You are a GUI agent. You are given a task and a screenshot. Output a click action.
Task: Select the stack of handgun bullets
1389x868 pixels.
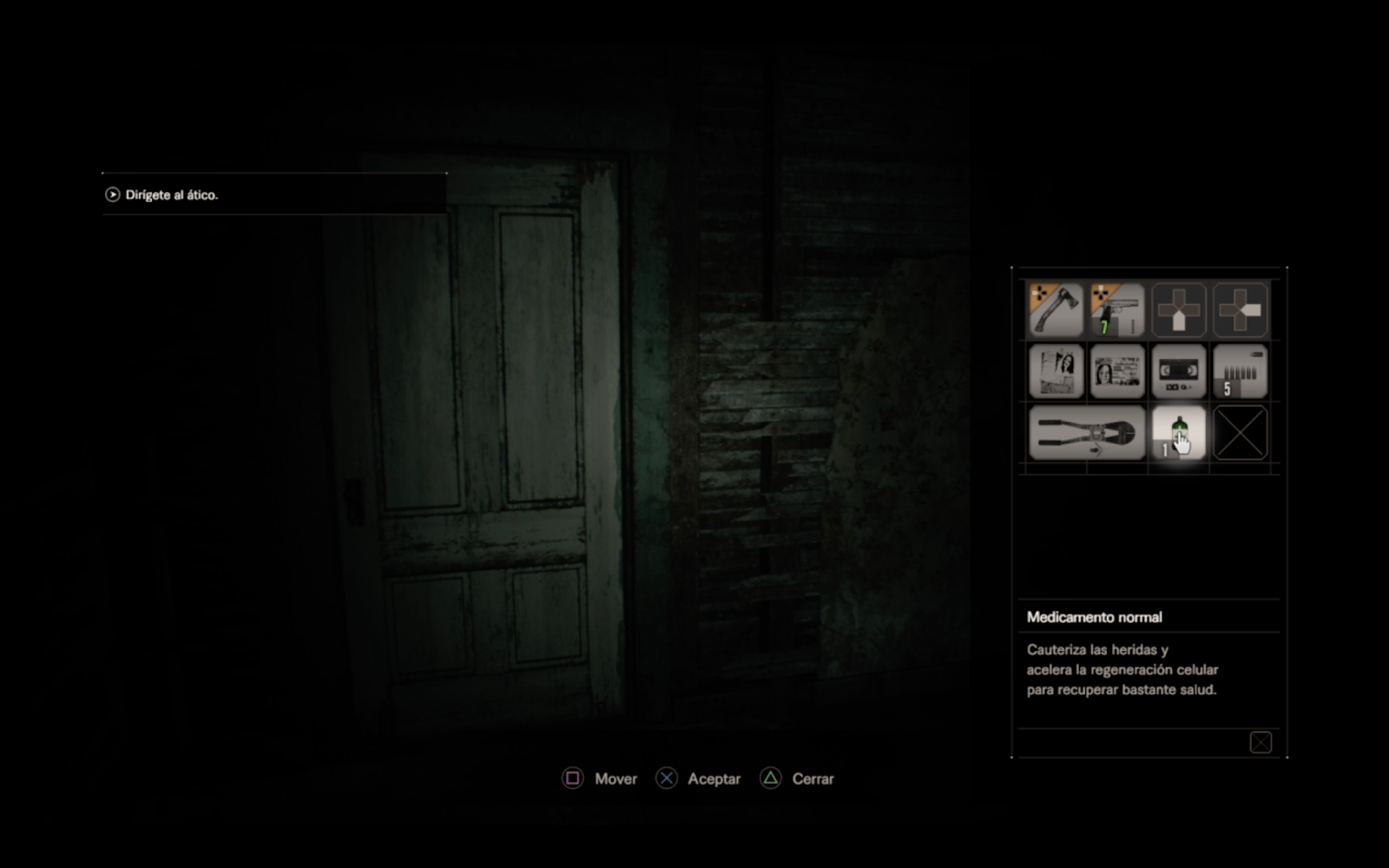[1239, 372]
